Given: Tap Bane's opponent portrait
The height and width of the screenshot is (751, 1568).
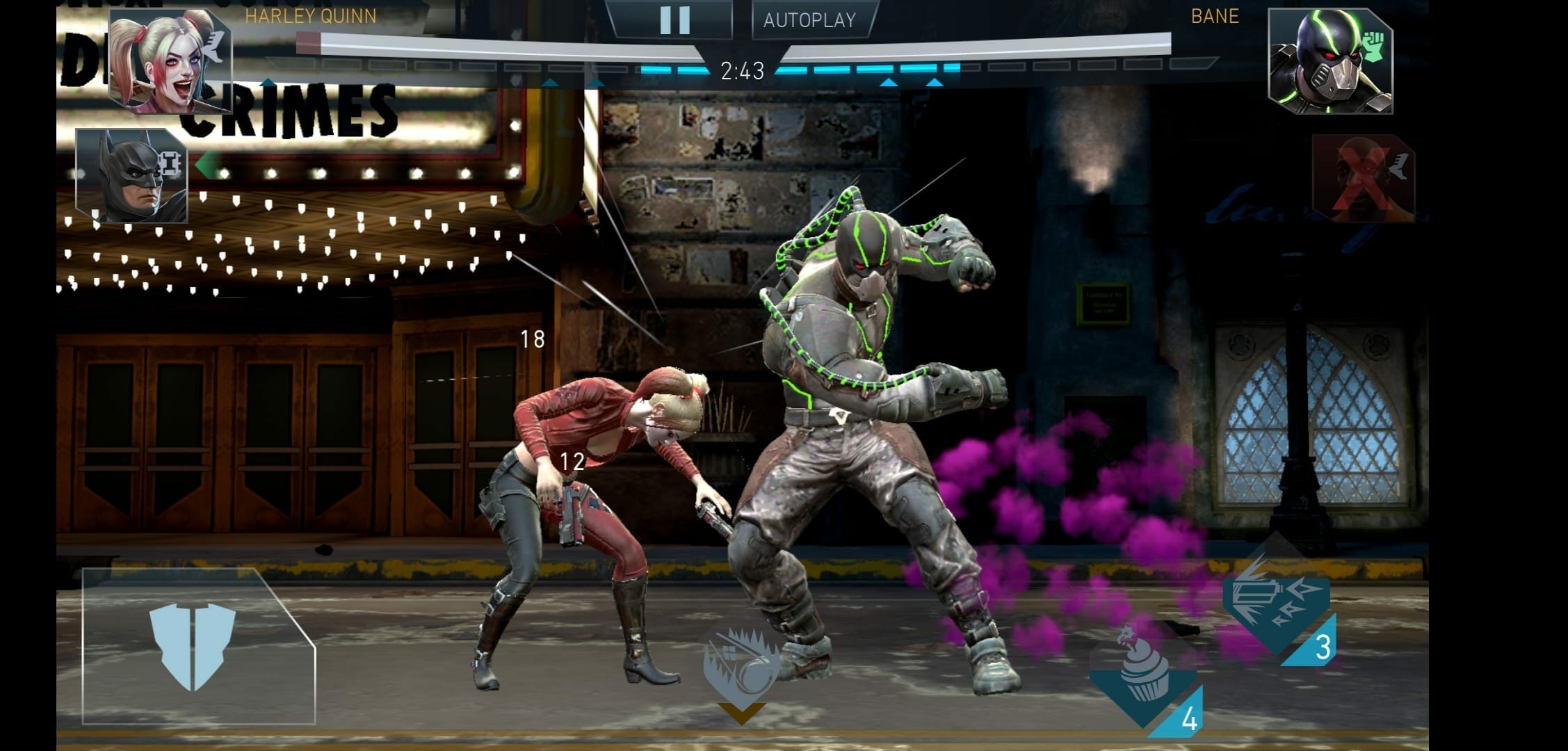Looking at the screenshot, I should click(1329, 63).
